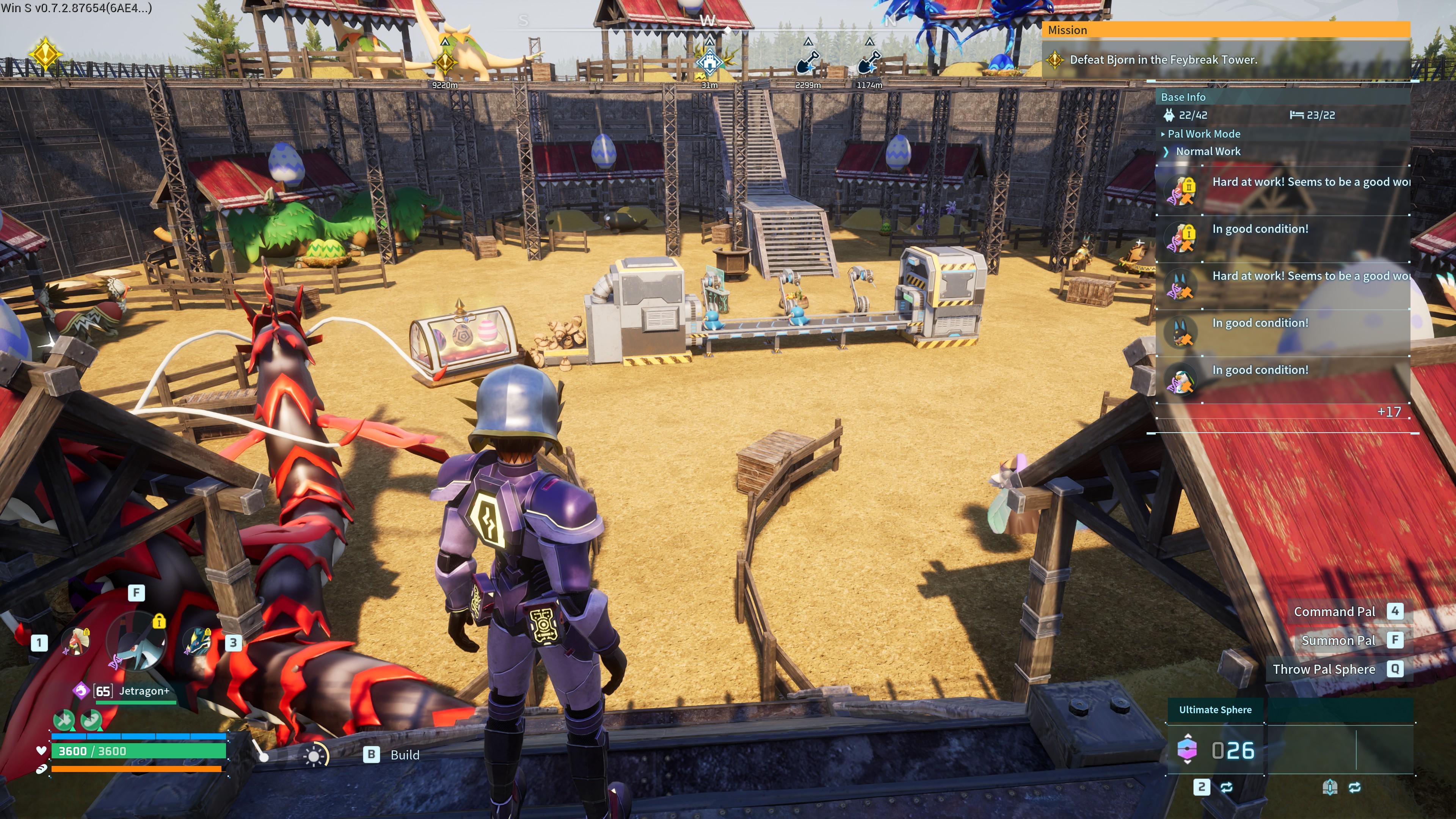
Task: Click the glider icon beside the swap arrows
Action: 1329,788
